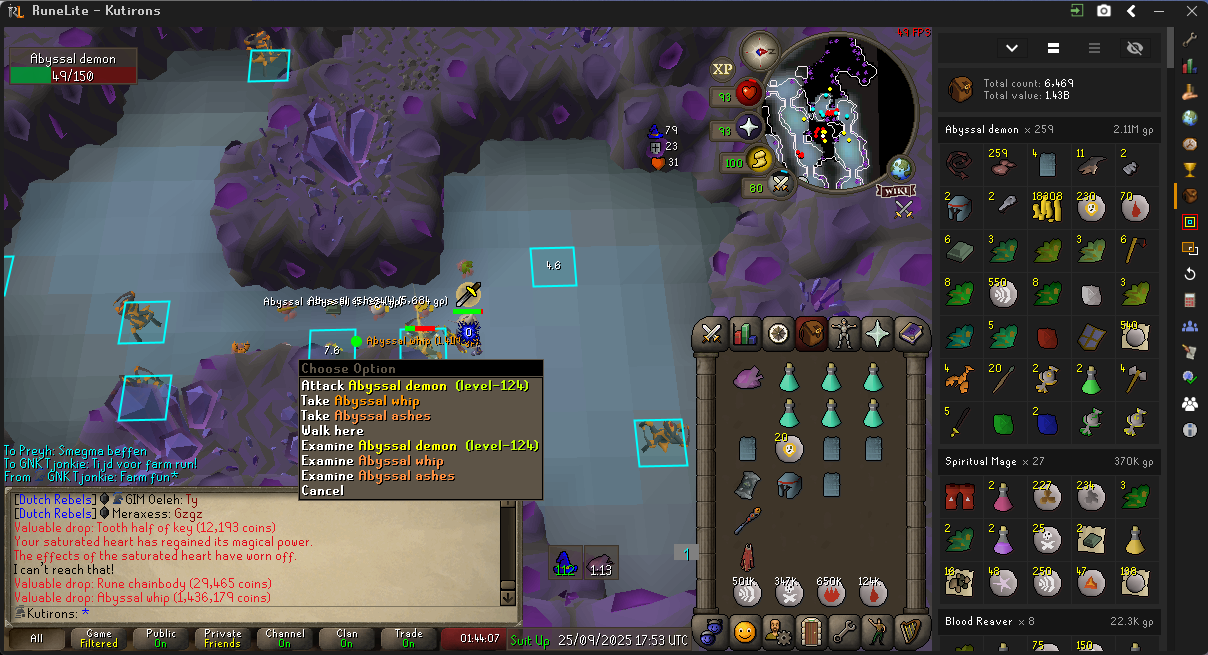Open the world map globe
Viewport: 1208px width, 655px height.
(x=900, y=169)
